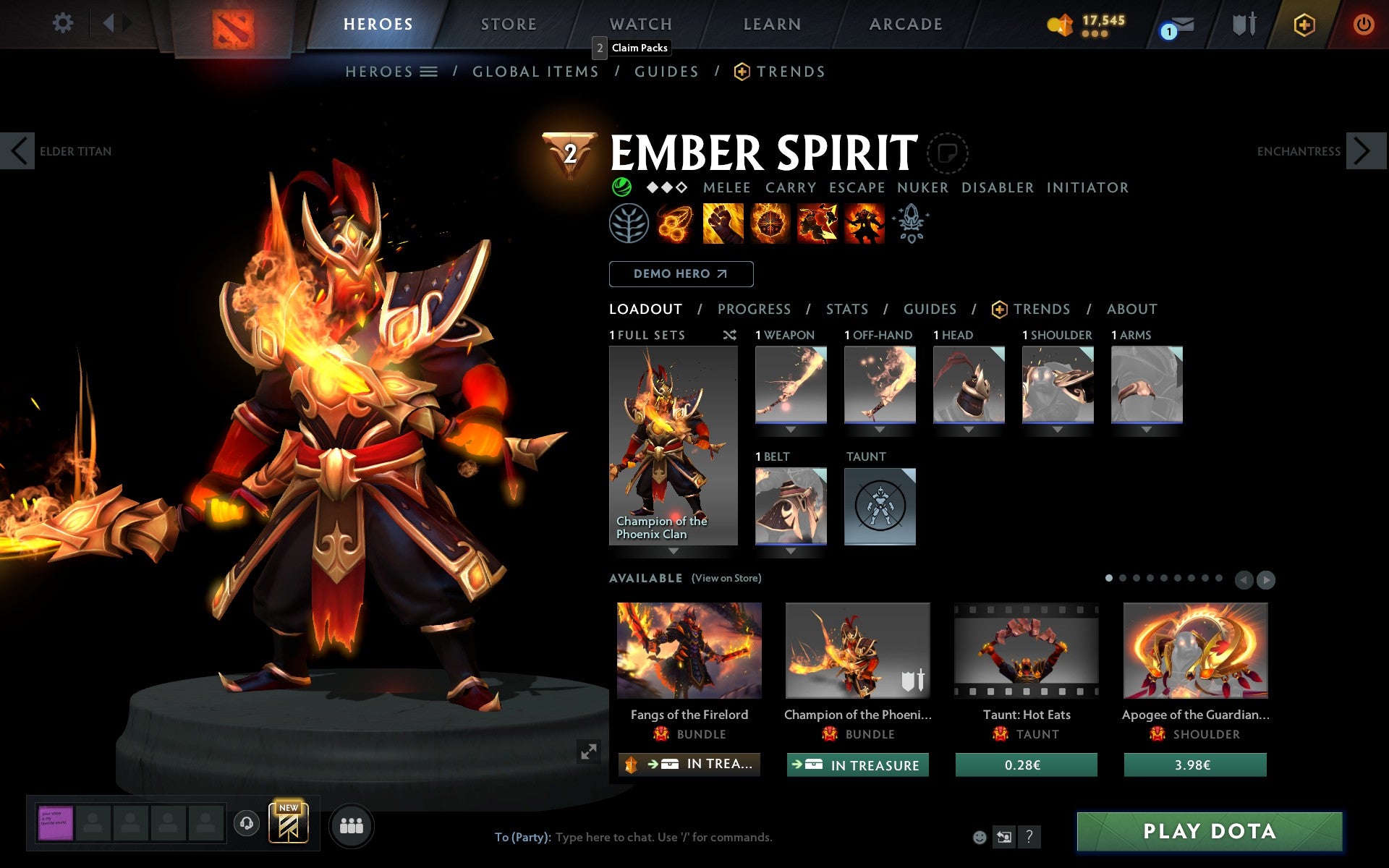The width and height of the screenshot is (1389, 868).
Task: Select the talent tree icon for Ember Spirit
Action: 629,223
